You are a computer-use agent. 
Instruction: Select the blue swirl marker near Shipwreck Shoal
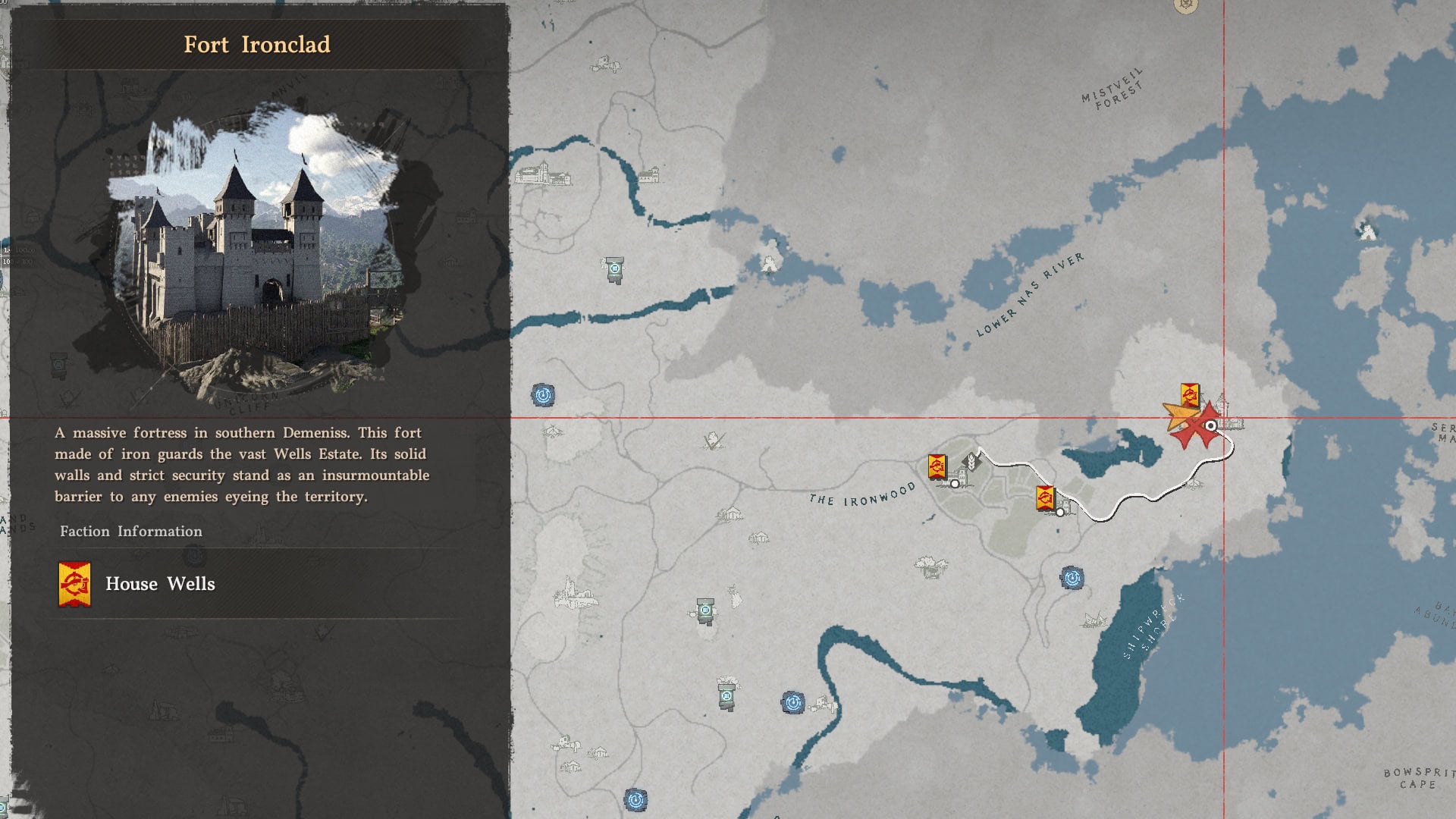[1072, 579]
